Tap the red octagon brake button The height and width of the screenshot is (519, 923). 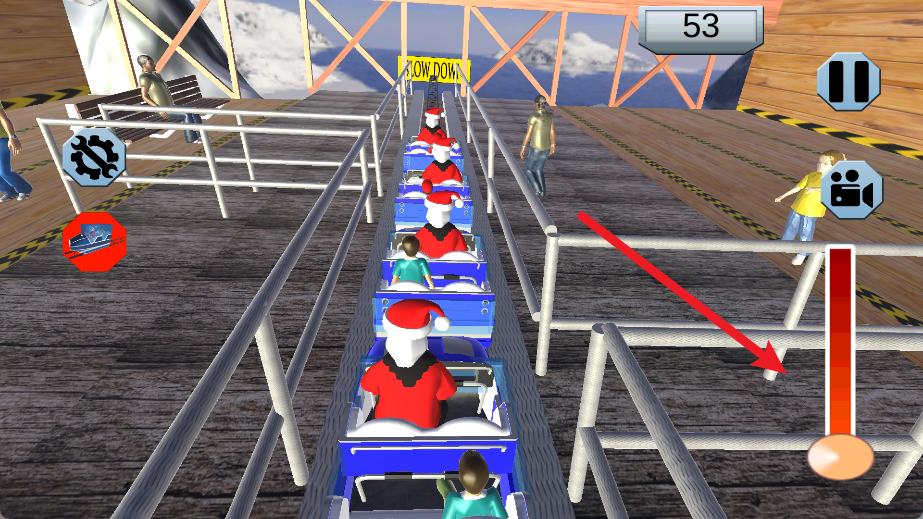(94, 241)
